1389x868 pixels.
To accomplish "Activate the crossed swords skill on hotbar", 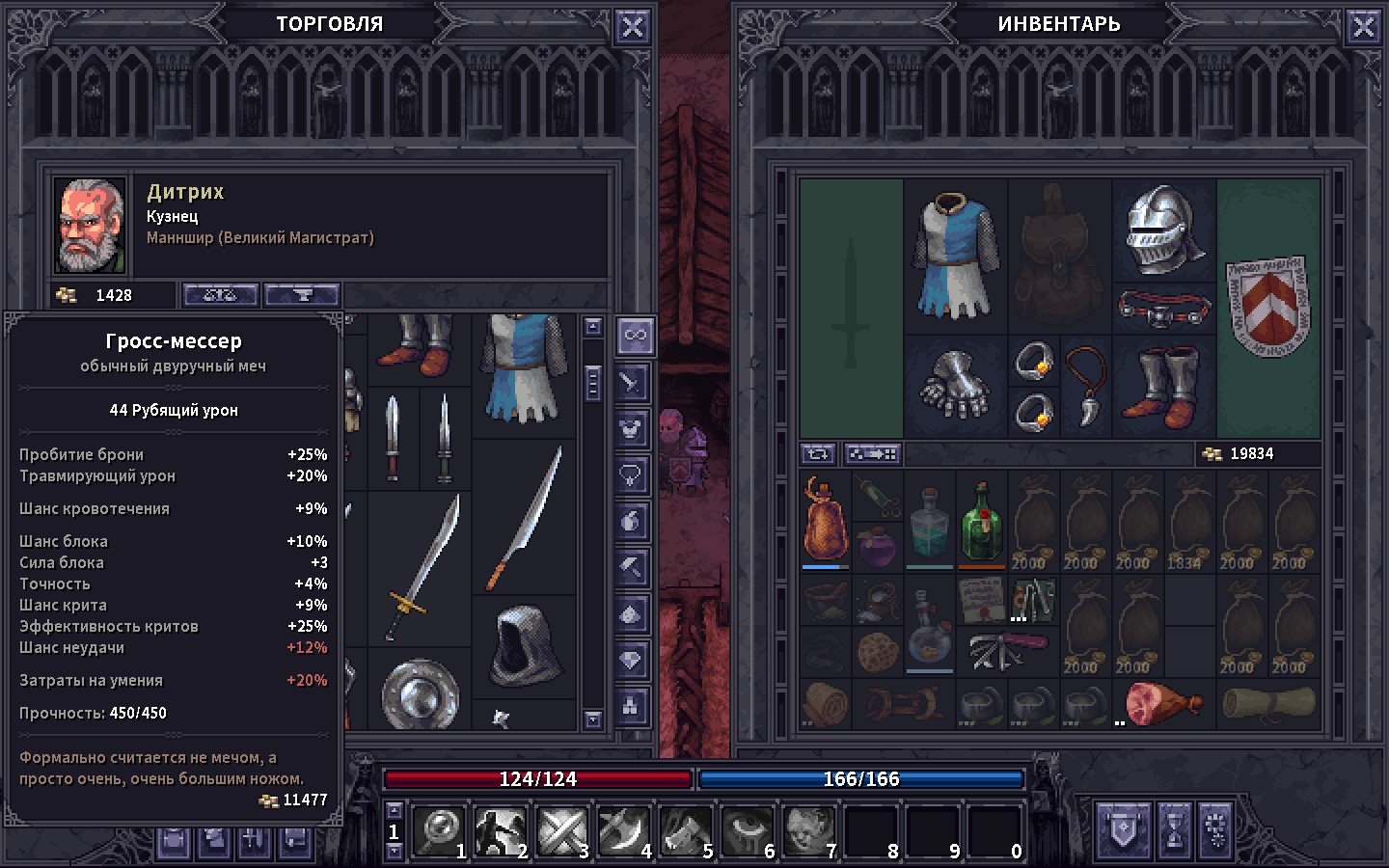I will pyautogui.click(x=561, y=831).
